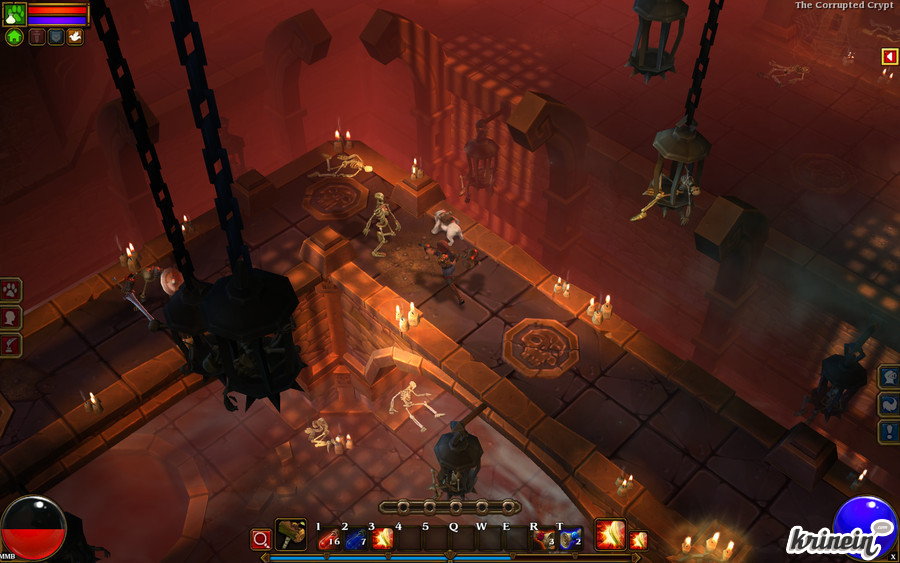The height and width of the screenshot is (563, 900).
Task: Open the pet portrait paw panel
Action: pyautogui.click(x=14, y=14)
